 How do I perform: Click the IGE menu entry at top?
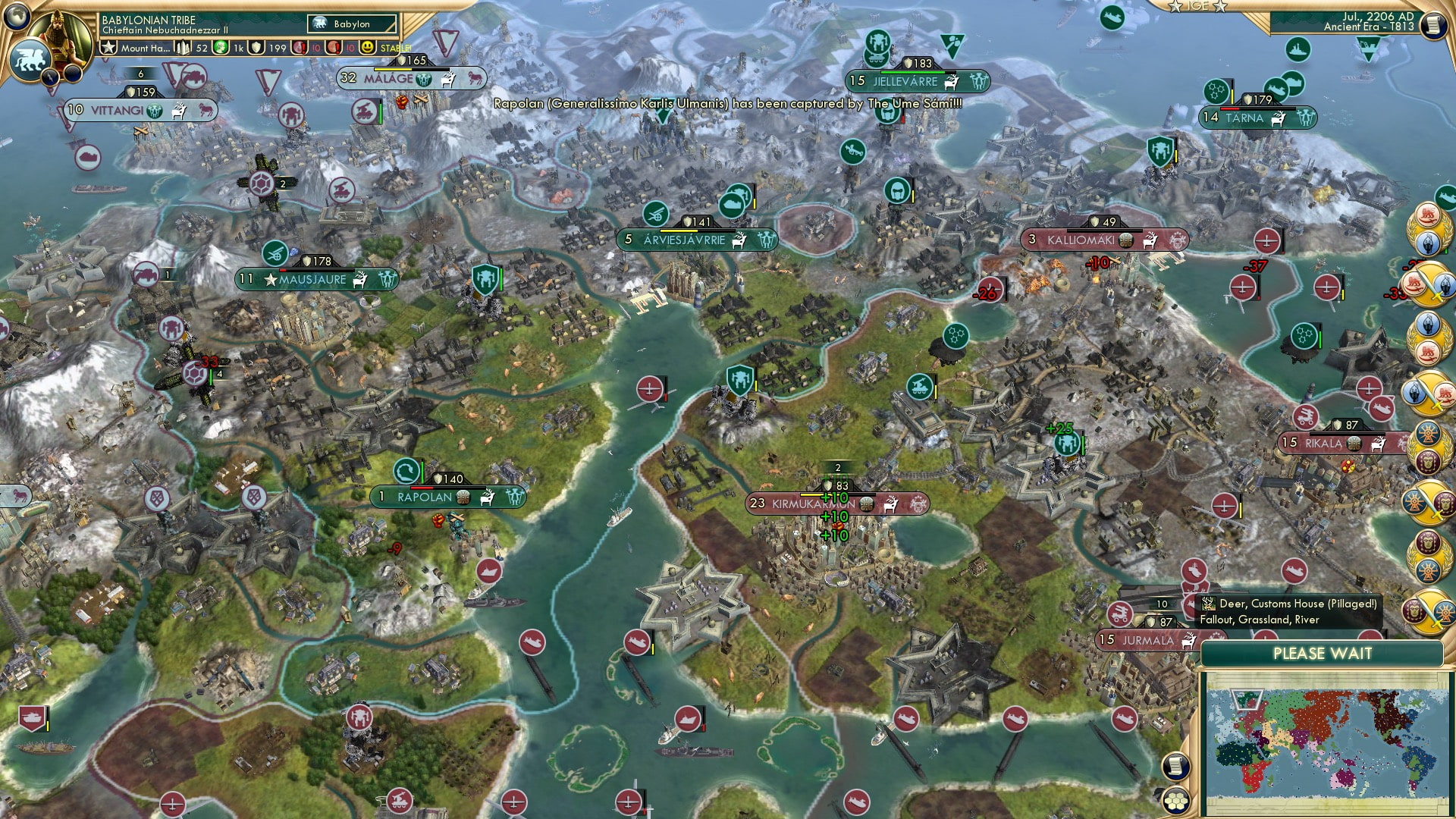click(x=1199, y=6)
